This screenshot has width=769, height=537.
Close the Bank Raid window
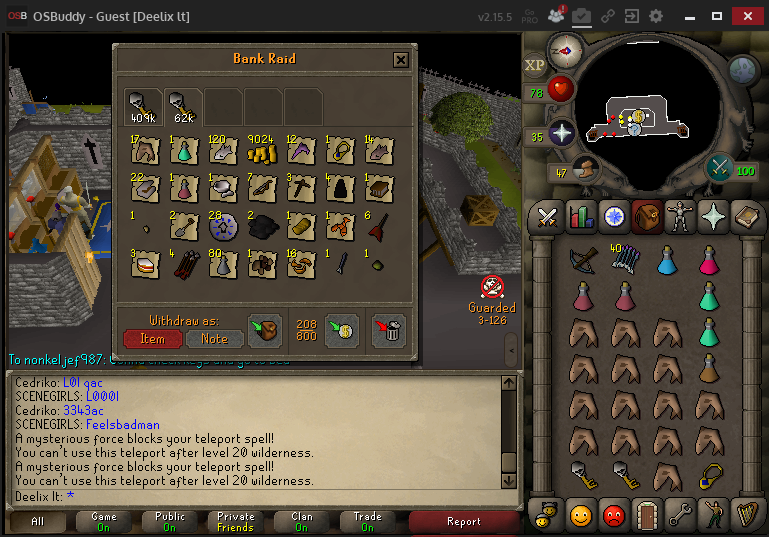click(x=400, y=60)
